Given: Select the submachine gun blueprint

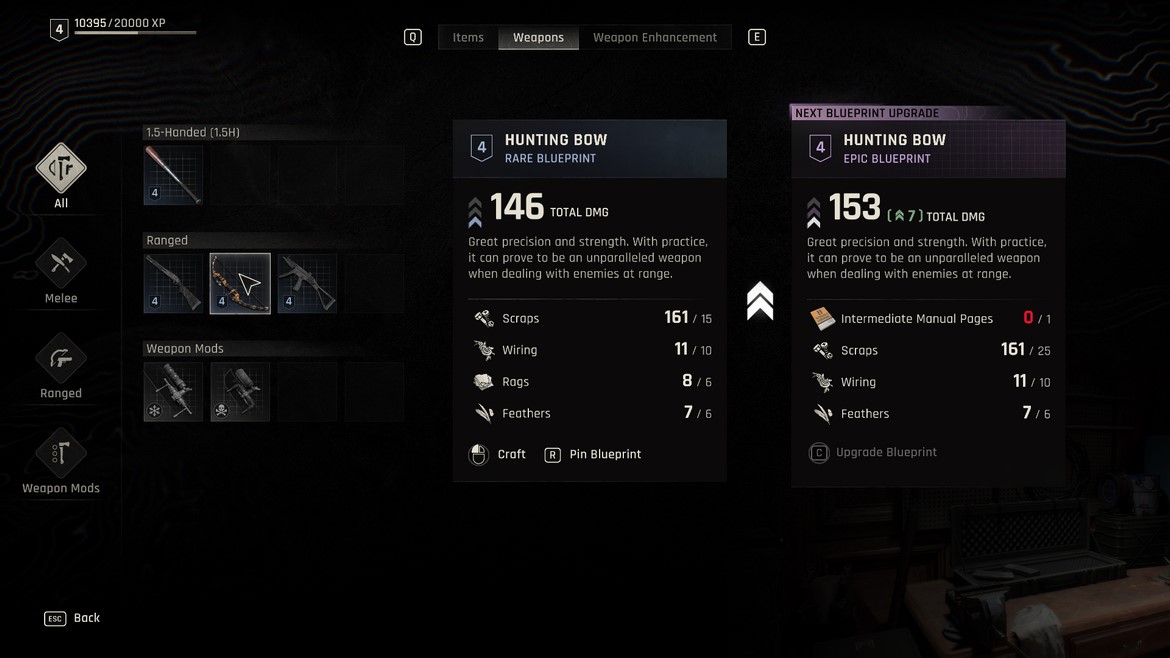Looking at the screenshot, I should pyautogui.click(x=307, y=283).
